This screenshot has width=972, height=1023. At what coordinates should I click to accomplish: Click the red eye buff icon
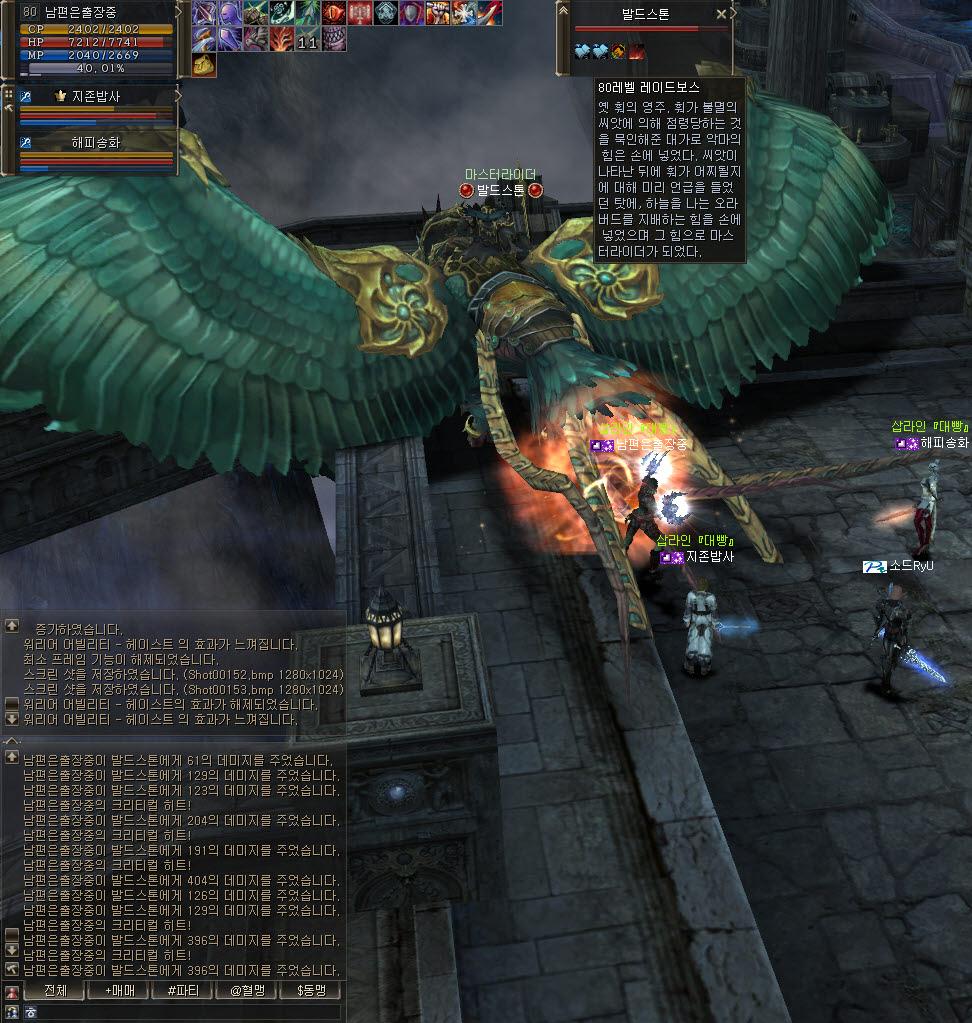coord(334,14)
